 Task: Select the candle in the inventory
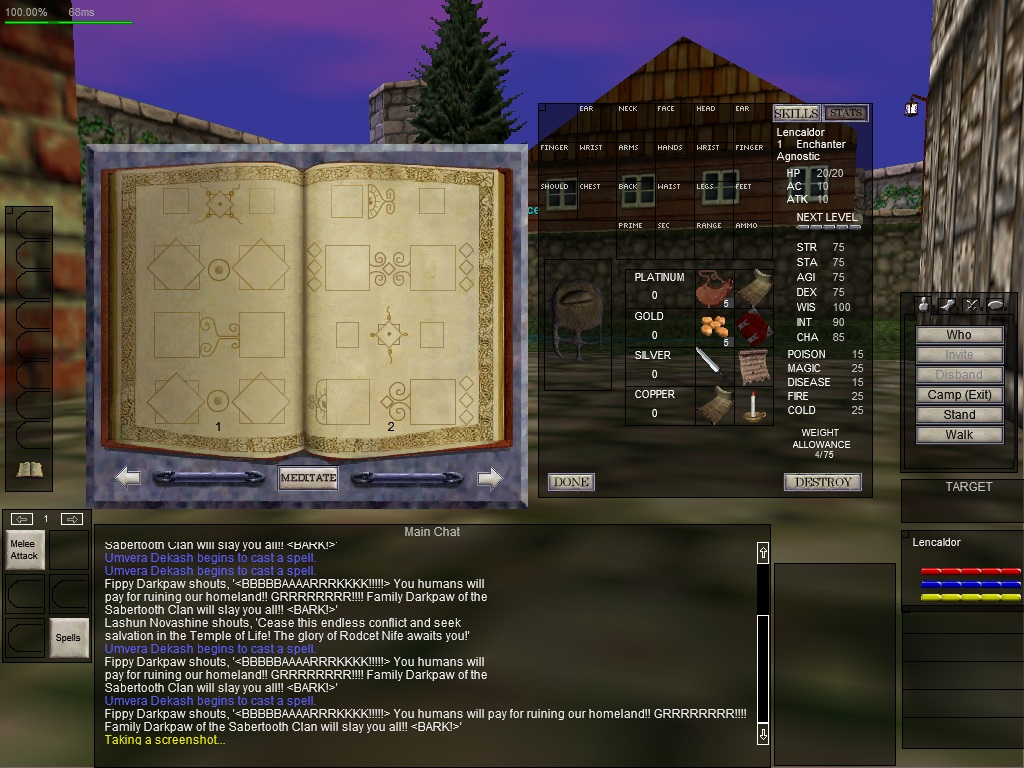point(753,405)
